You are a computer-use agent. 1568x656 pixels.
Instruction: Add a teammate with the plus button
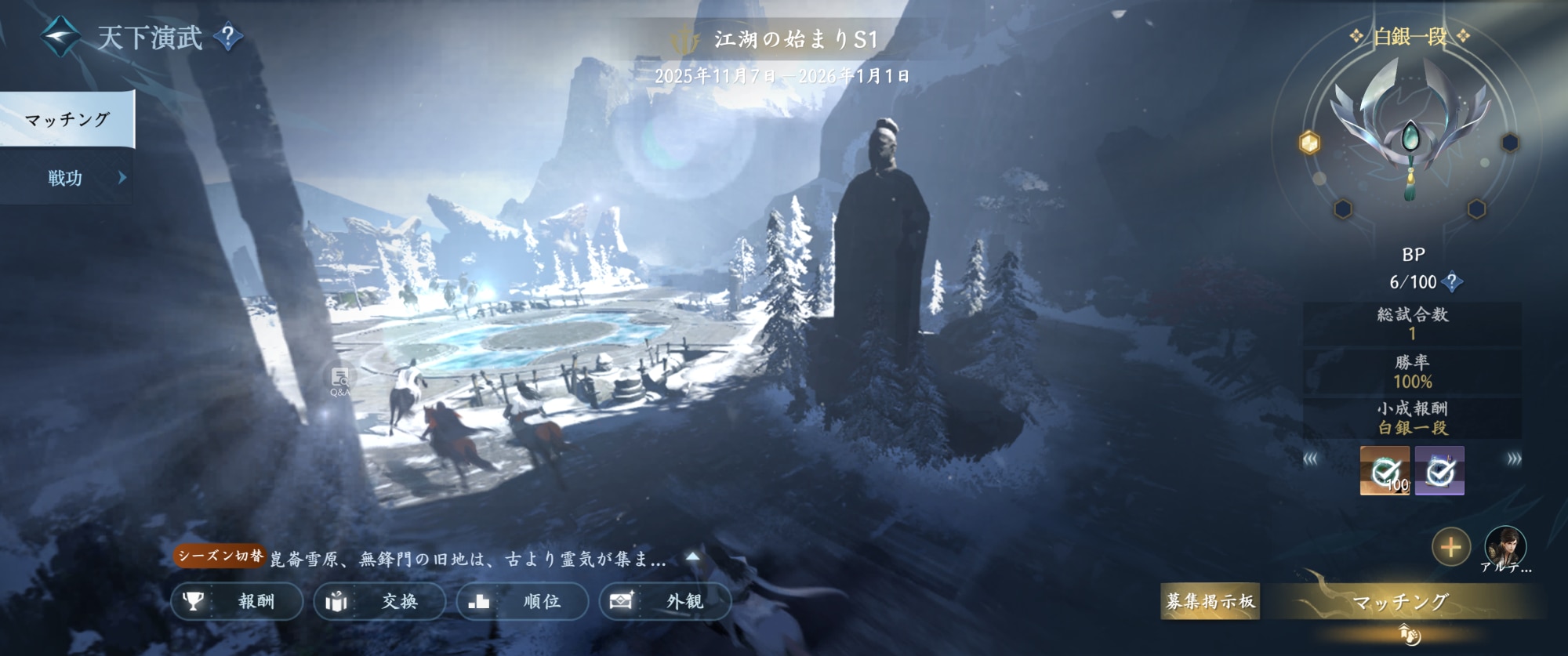pyautogui.click(x=1450, y=547)
